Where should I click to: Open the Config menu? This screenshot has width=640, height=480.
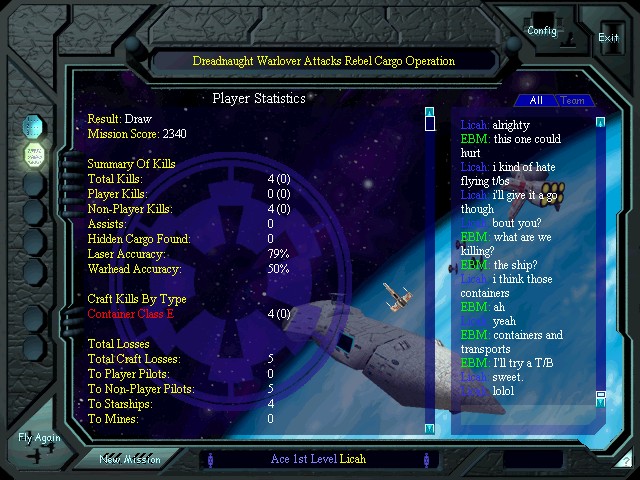tap(542, 30)
